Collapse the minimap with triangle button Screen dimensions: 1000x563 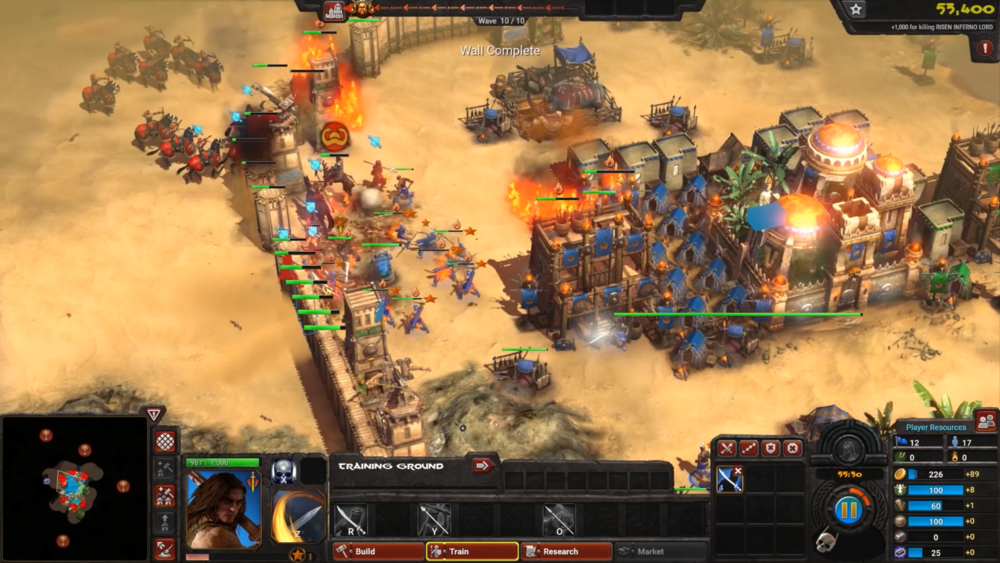click(153, 414)
